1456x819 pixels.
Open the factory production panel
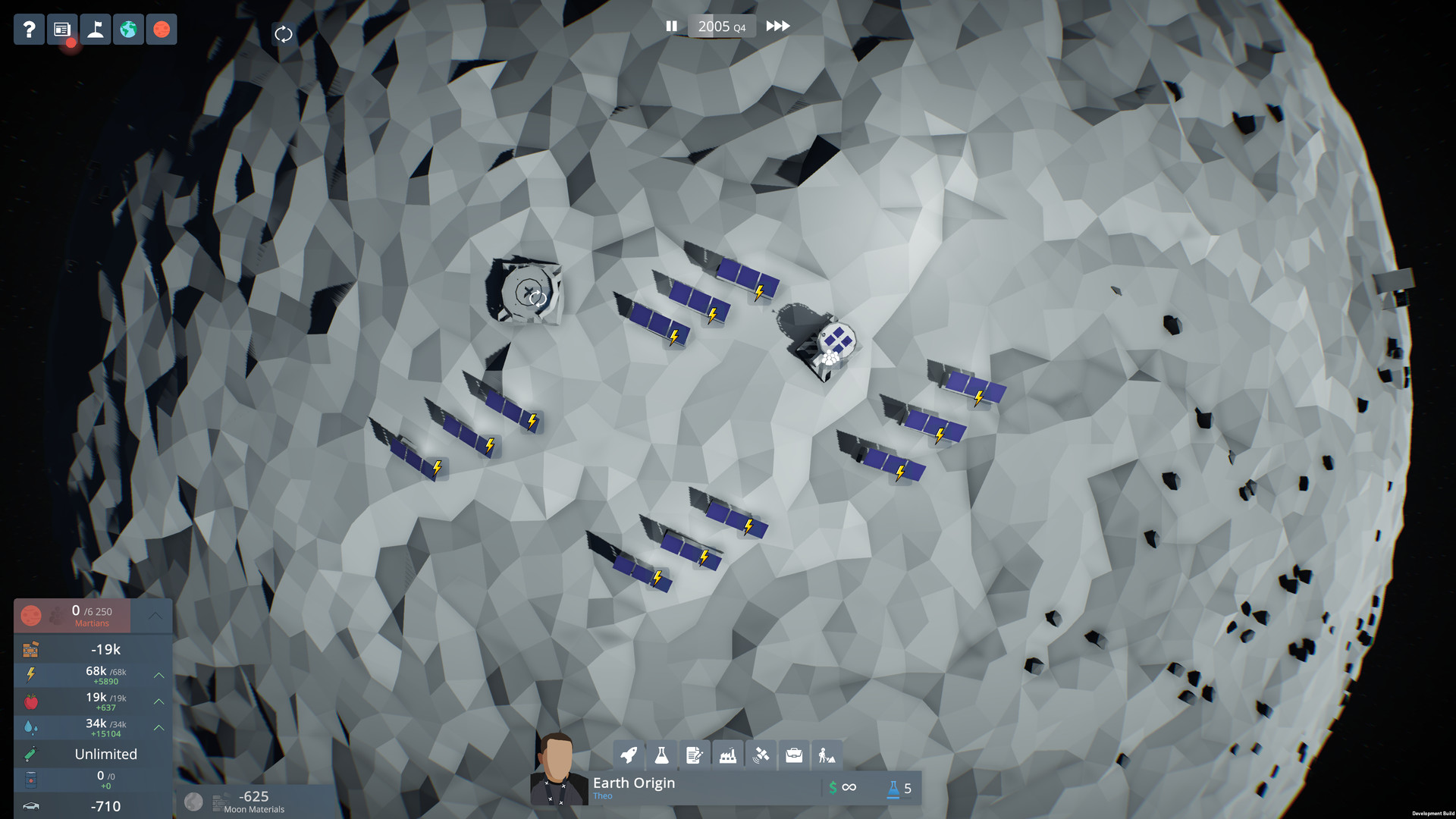[727, 755]
